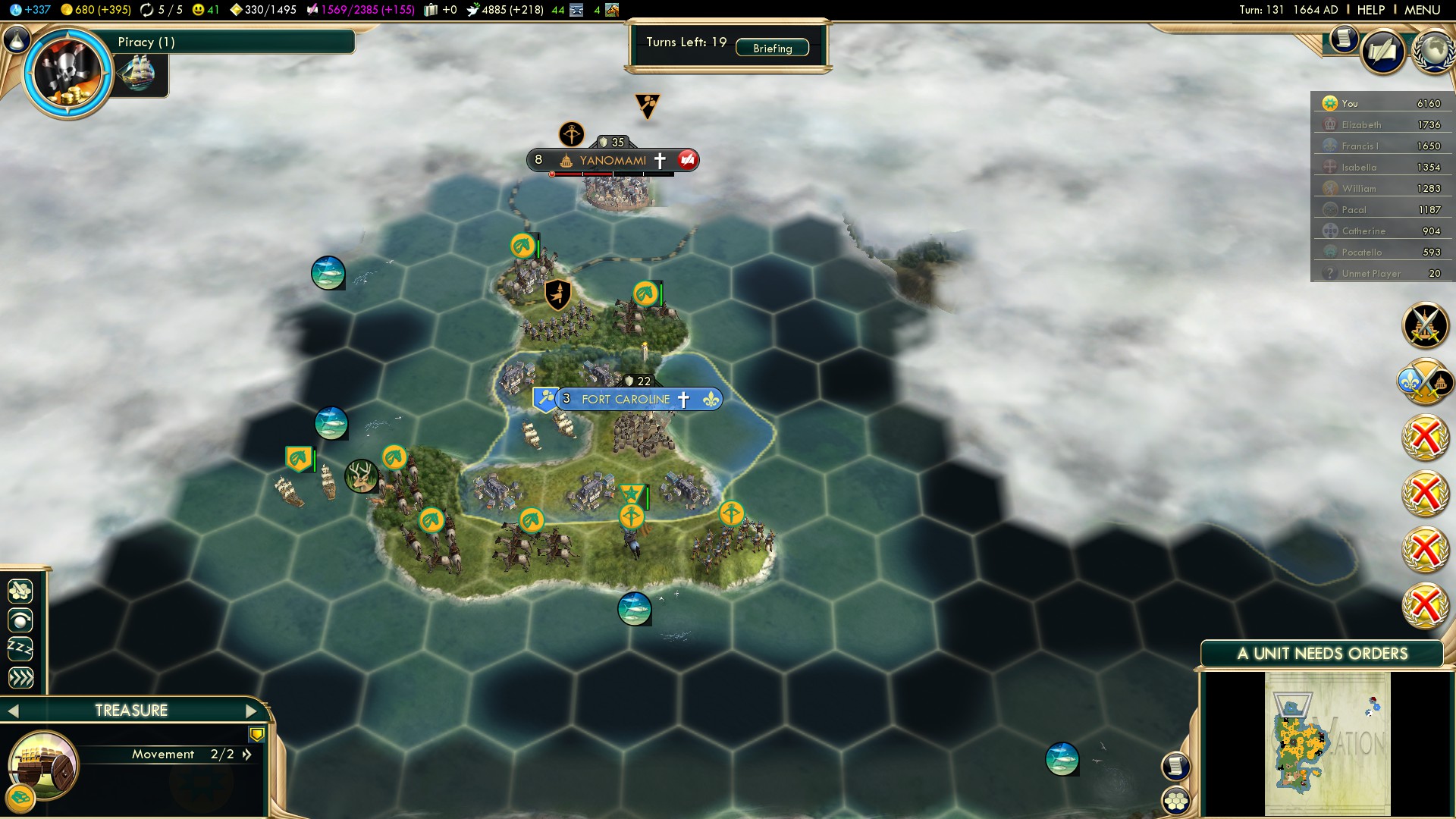Open the crossed swords city notification
The height and width of the screenshot is (819, 1456).
click(x=1425, y=325)
